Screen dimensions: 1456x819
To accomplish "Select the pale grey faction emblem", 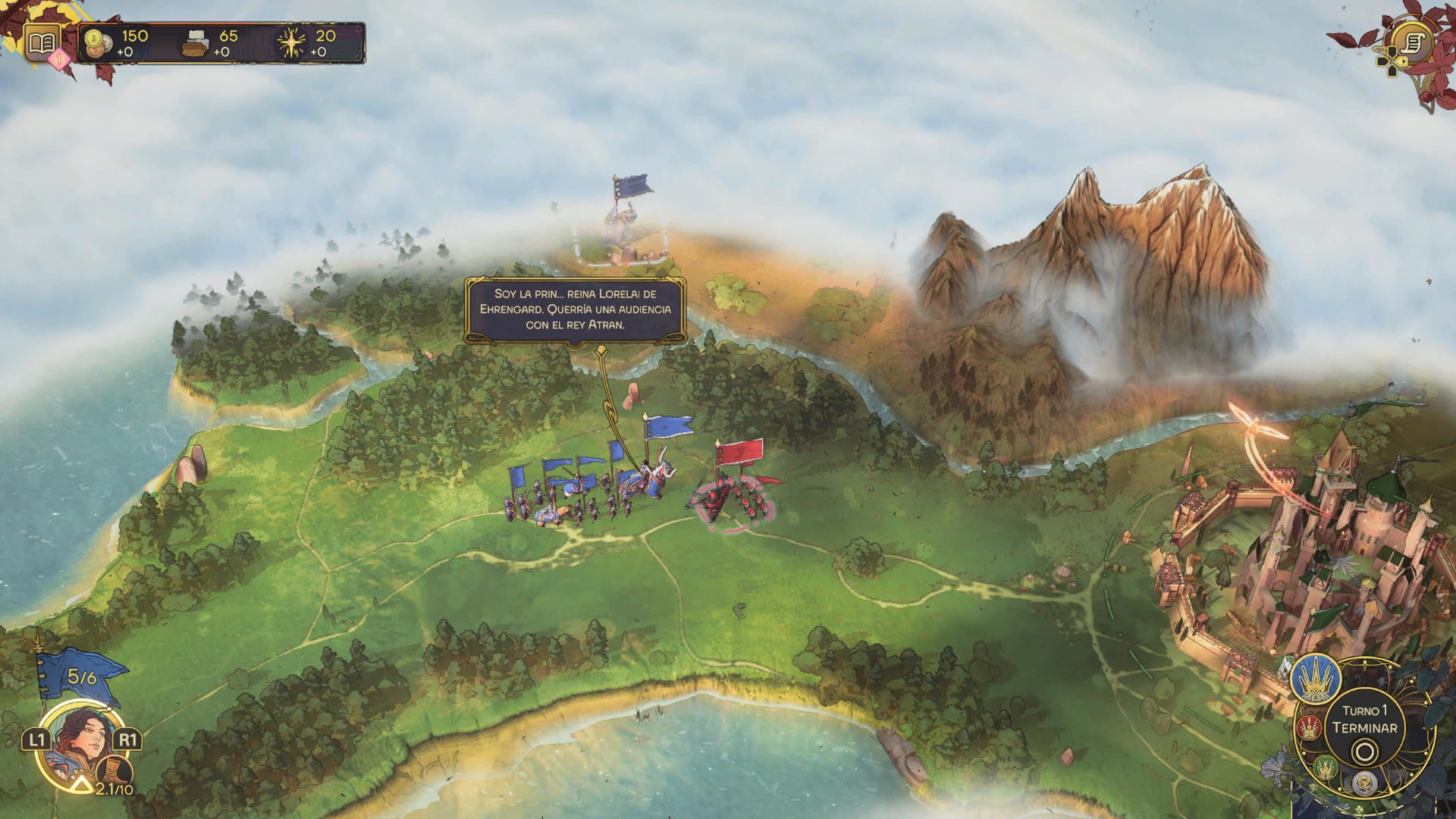I will coord(1364,783).
